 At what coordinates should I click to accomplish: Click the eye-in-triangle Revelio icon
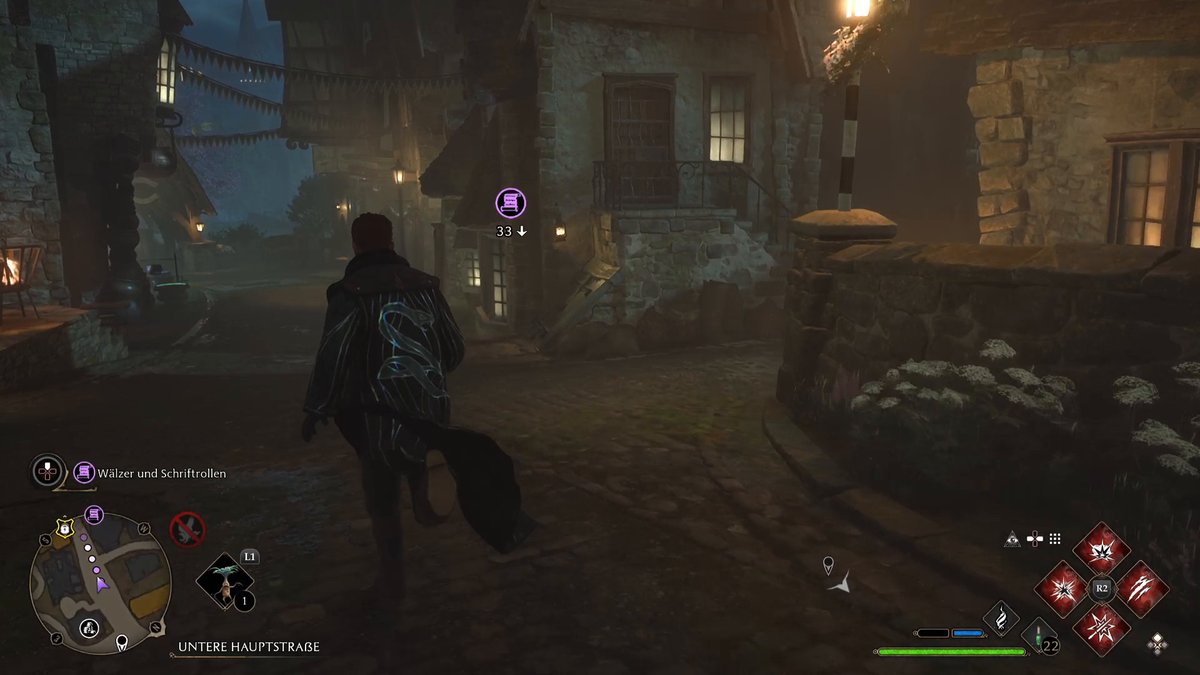[x=1013, y=539]
